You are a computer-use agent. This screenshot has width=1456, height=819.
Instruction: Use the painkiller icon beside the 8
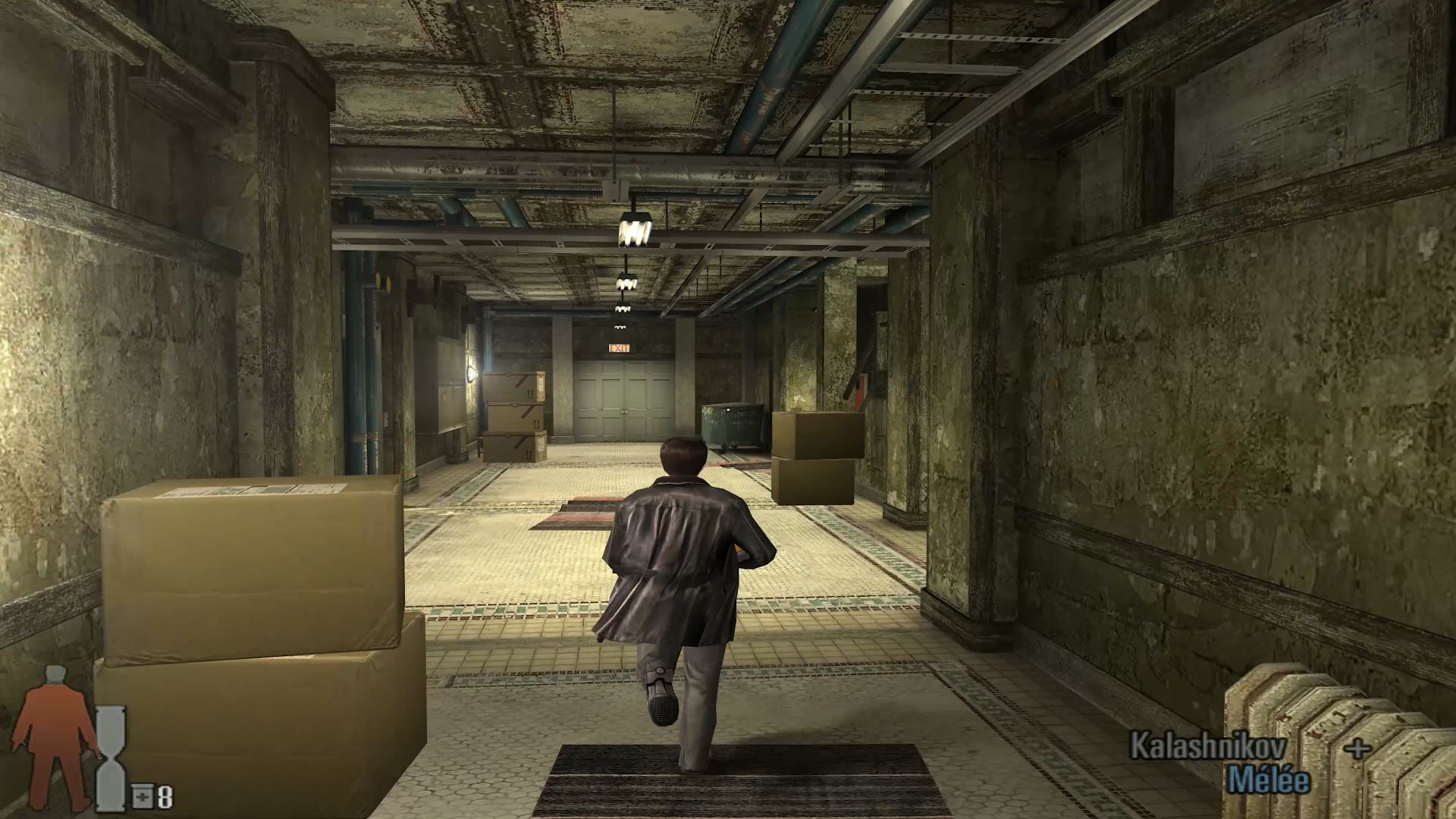click(x=143, y=797)
